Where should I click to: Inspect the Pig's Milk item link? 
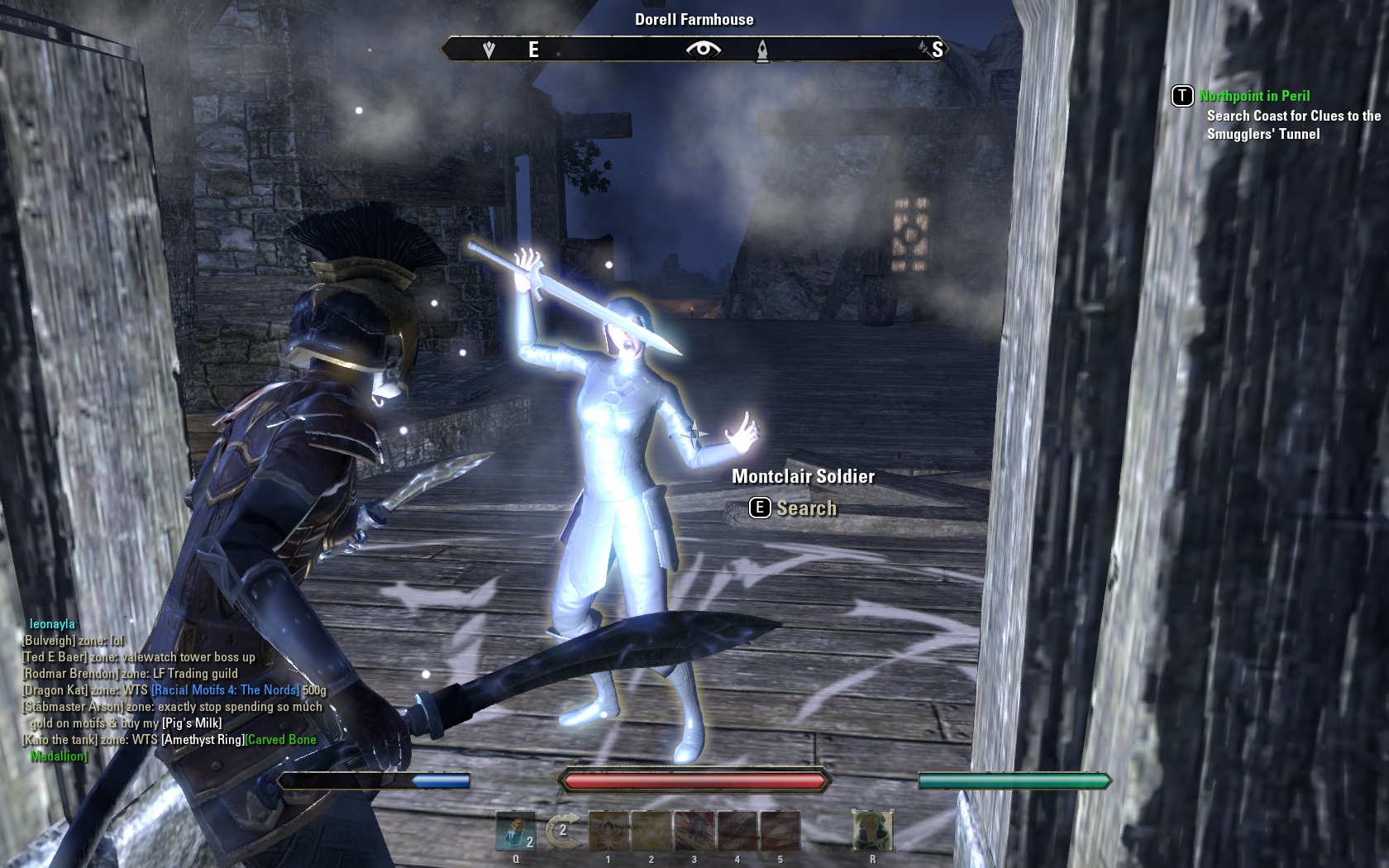(192, 723)
